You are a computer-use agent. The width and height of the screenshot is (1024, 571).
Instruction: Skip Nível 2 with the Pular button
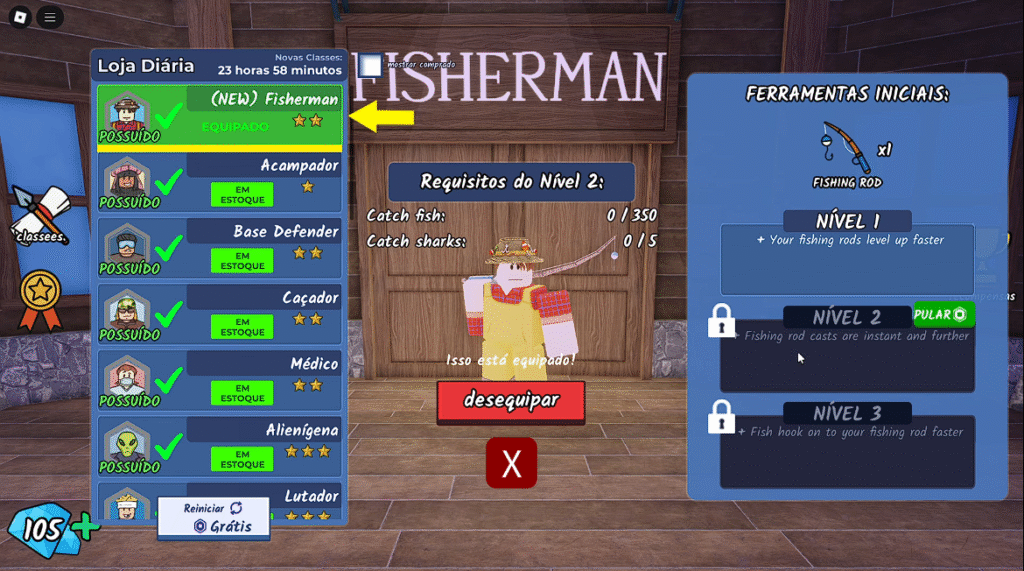(943, 315)
